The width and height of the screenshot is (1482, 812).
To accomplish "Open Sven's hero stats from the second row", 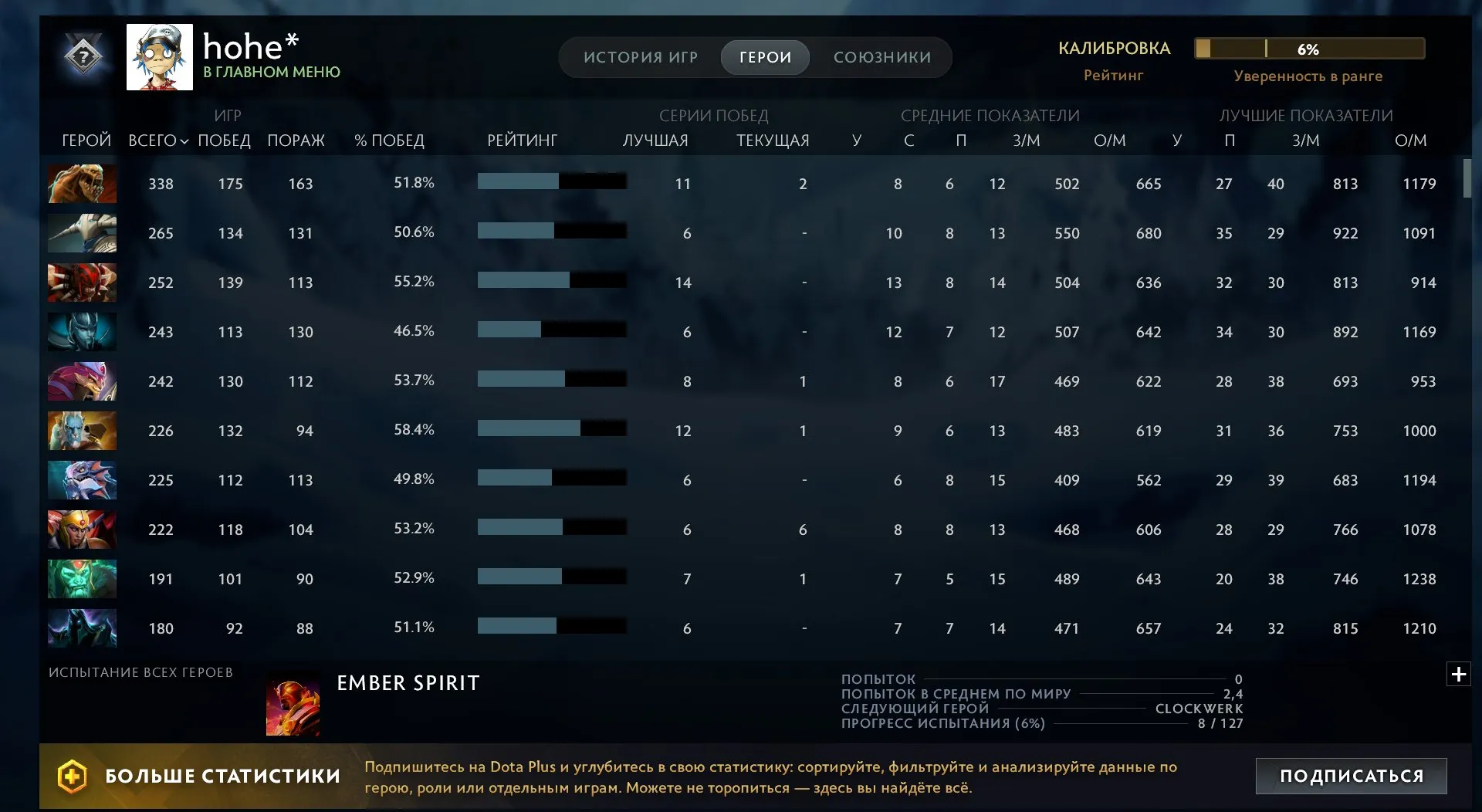I will (x=82, y=233).
